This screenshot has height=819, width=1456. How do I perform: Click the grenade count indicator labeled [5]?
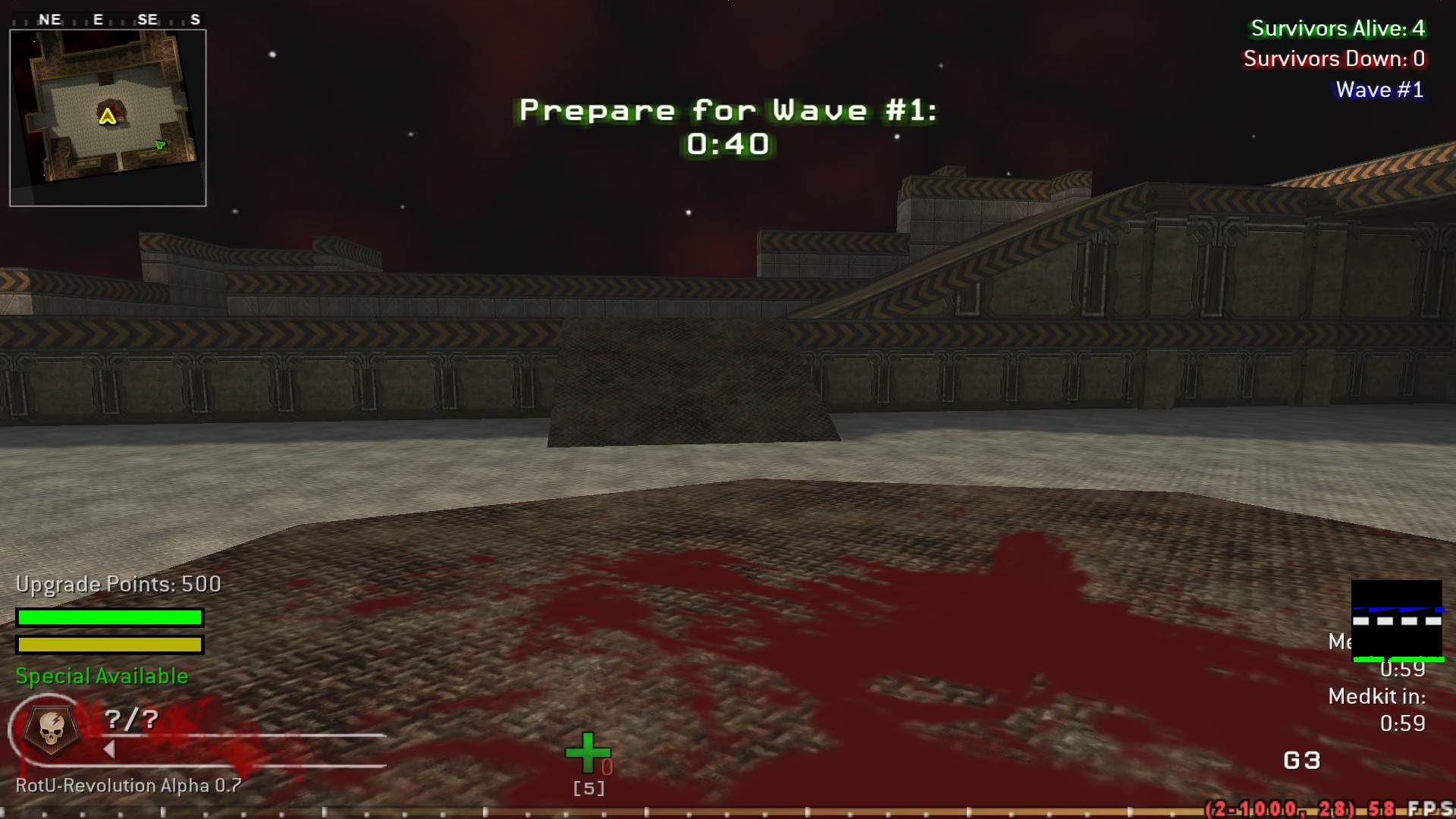[588, 788]
